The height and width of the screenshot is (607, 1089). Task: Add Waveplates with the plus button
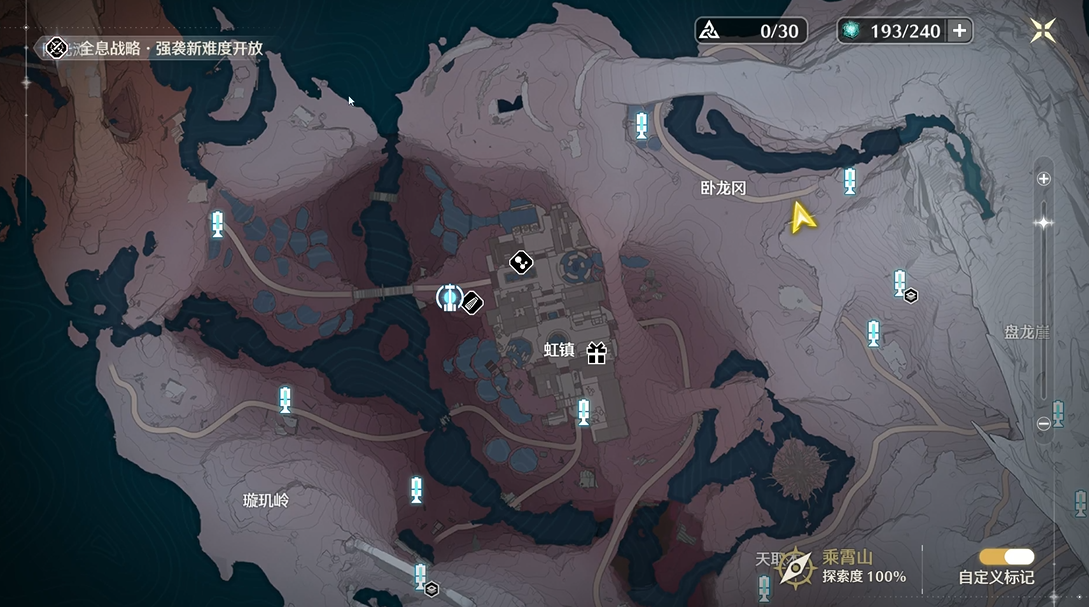tap(959, 31)
